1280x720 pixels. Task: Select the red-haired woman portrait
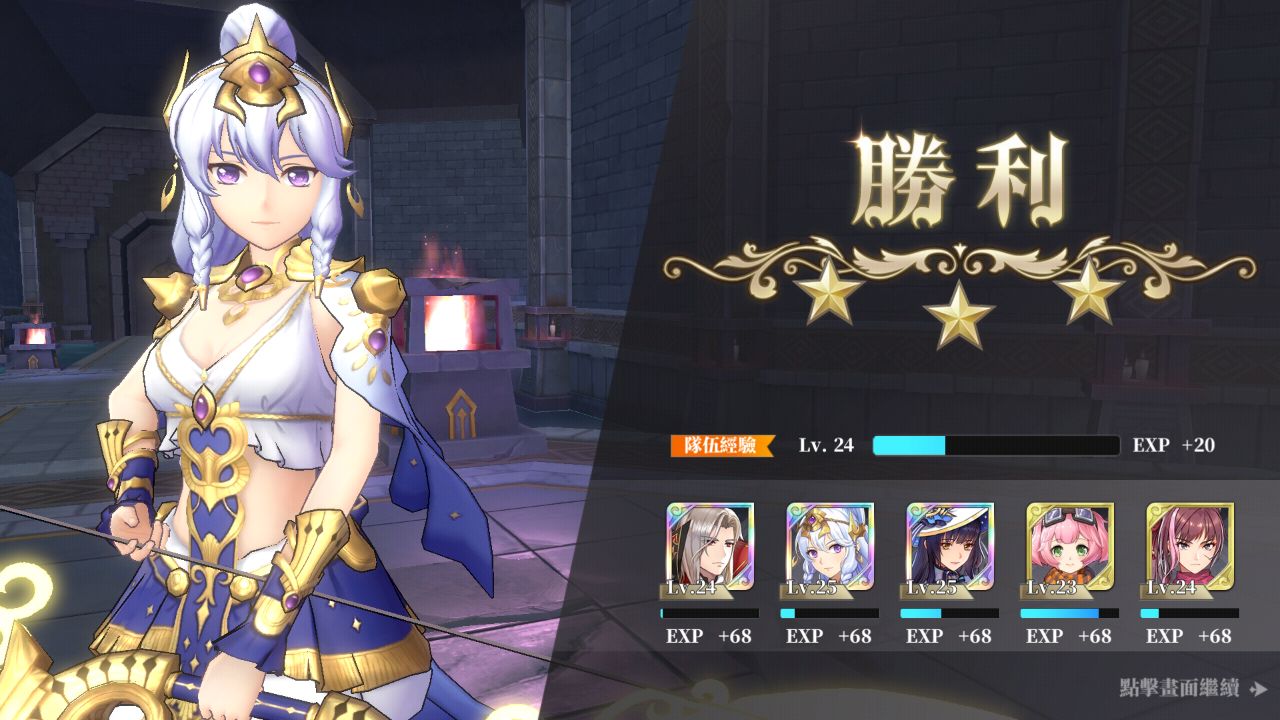pyautogui.click(x=1190, y=546)
